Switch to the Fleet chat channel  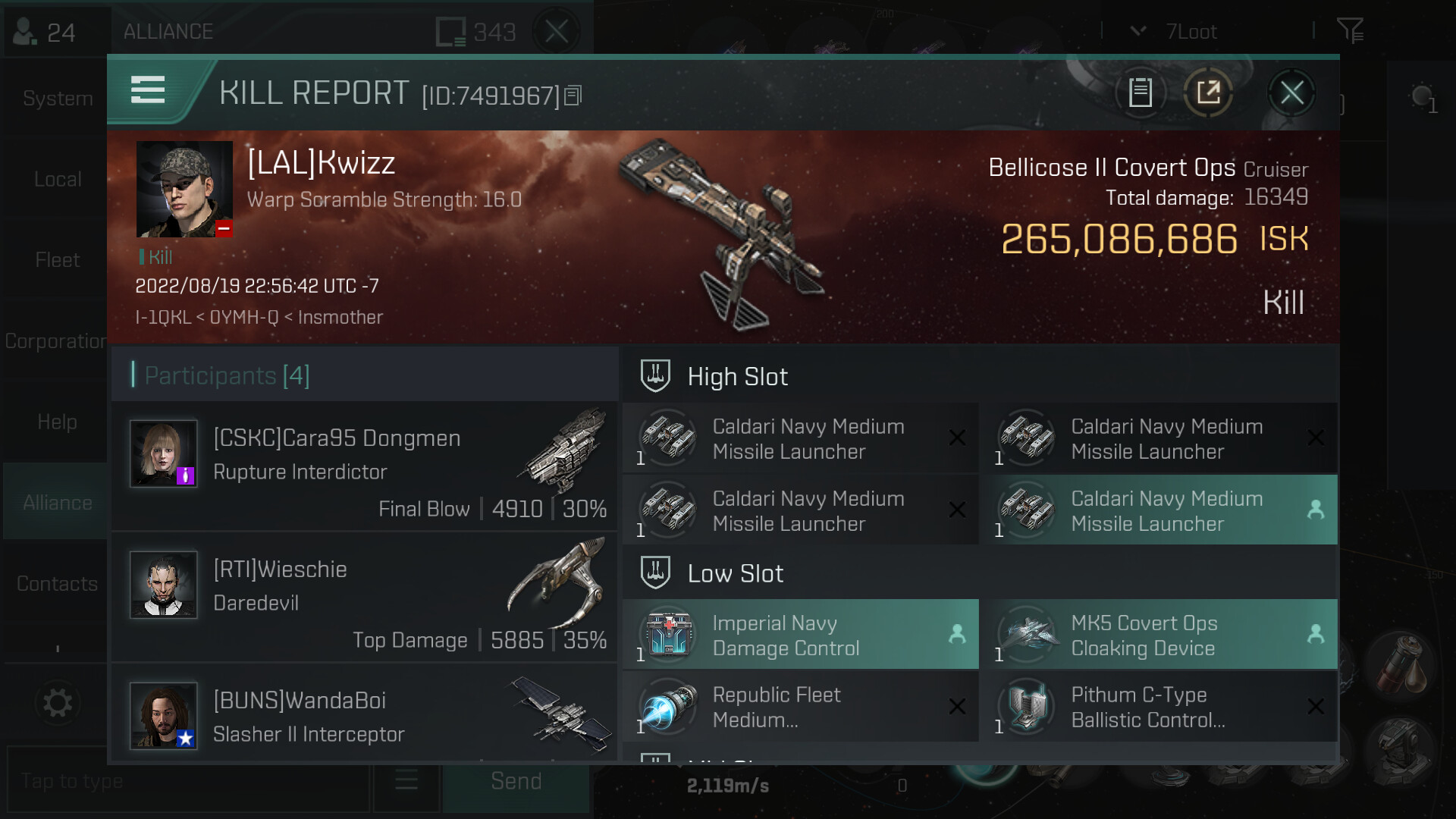tap(57, 260)
